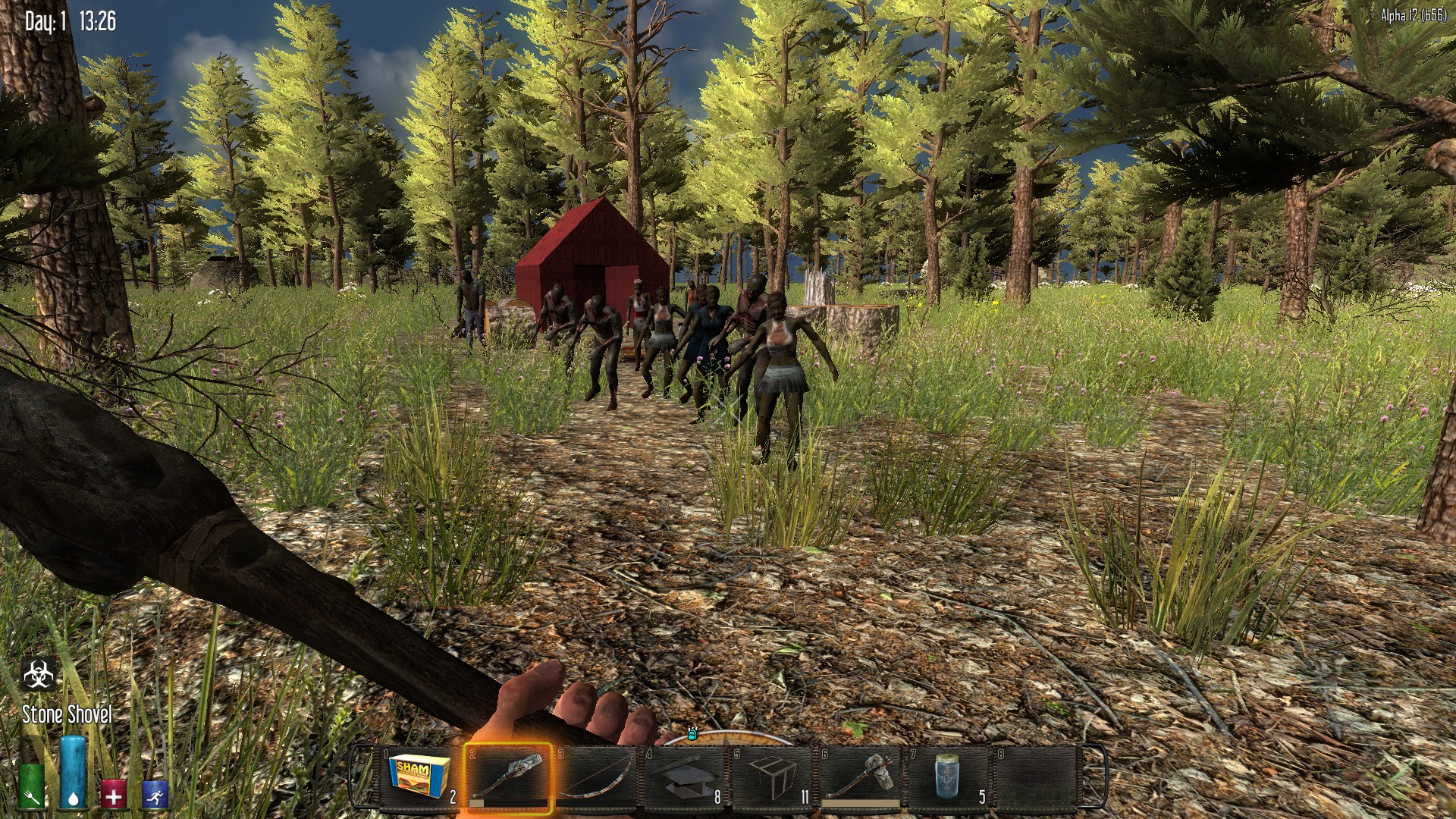Select the glass jar stack of 5

[x=949, y=777]
